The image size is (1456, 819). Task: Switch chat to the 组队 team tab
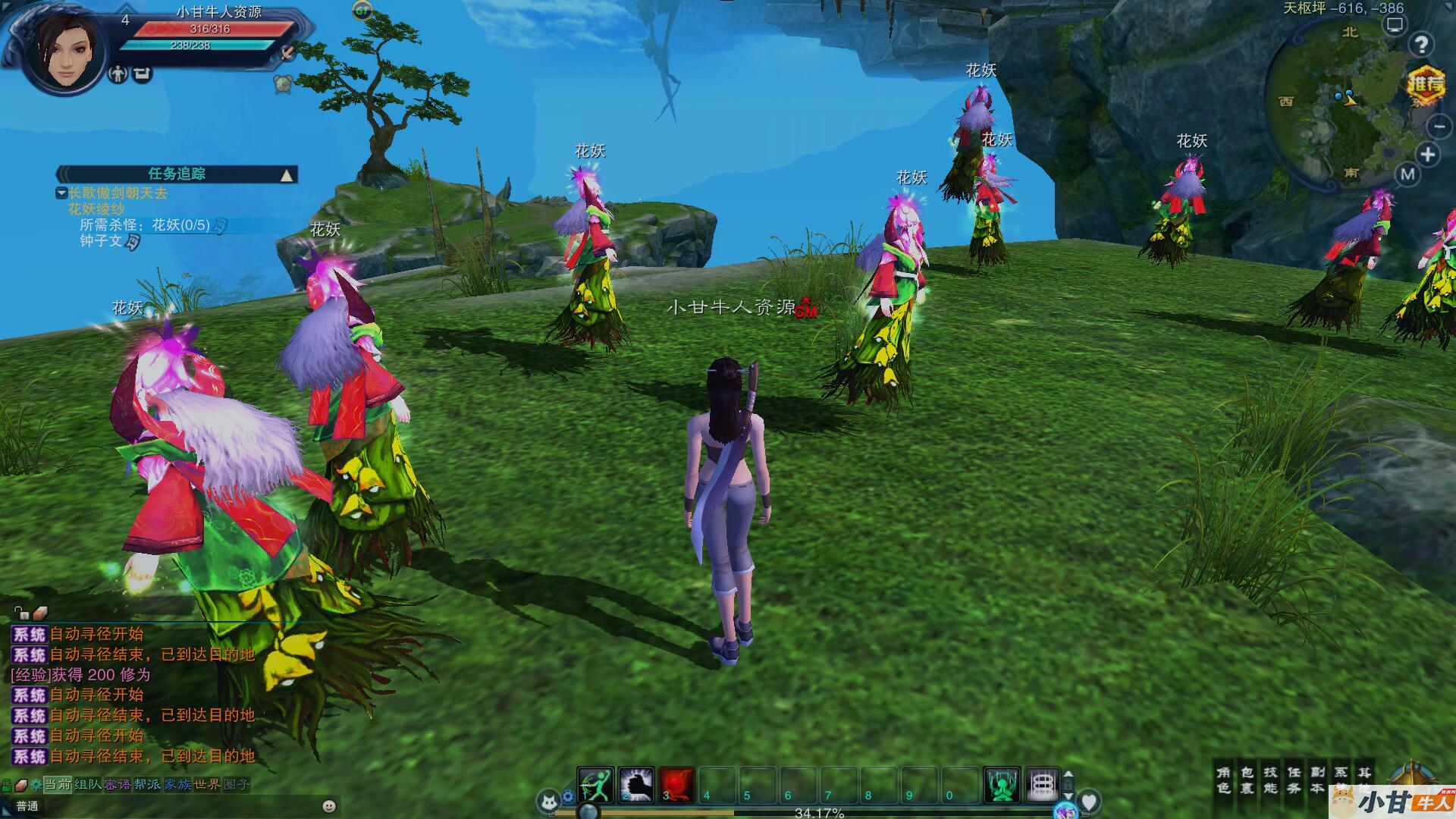pos(87,784)
